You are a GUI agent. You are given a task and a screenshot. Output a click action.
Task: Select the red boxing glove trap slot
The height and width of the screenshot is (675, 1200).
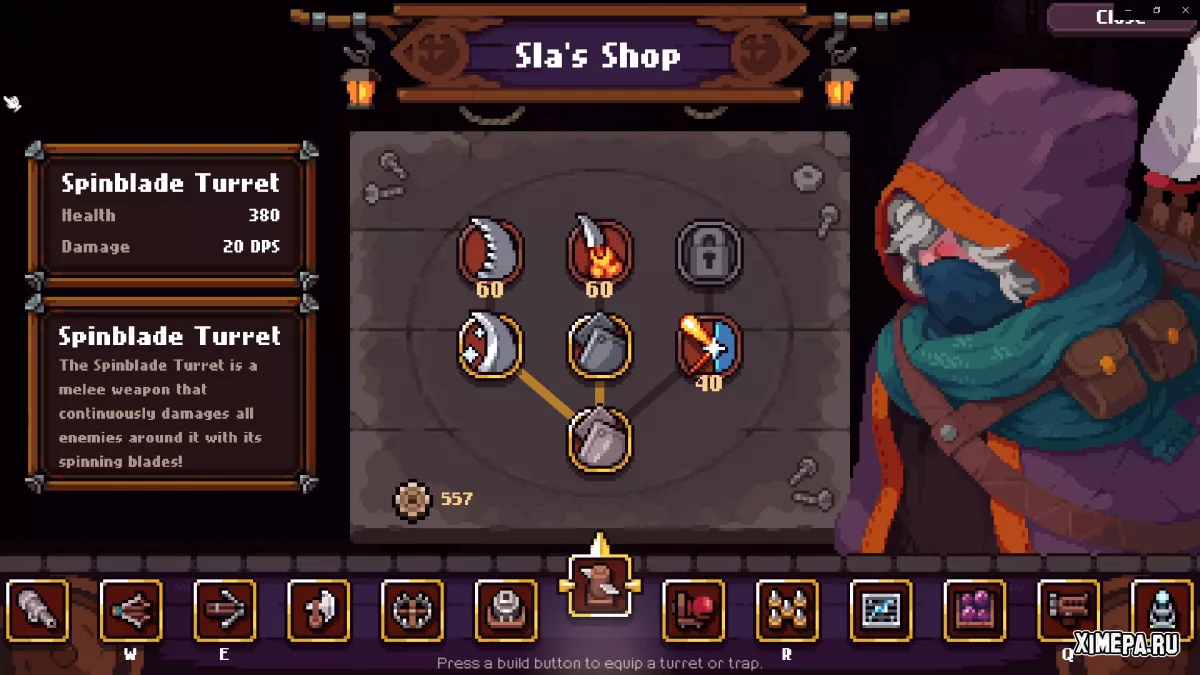694,610
